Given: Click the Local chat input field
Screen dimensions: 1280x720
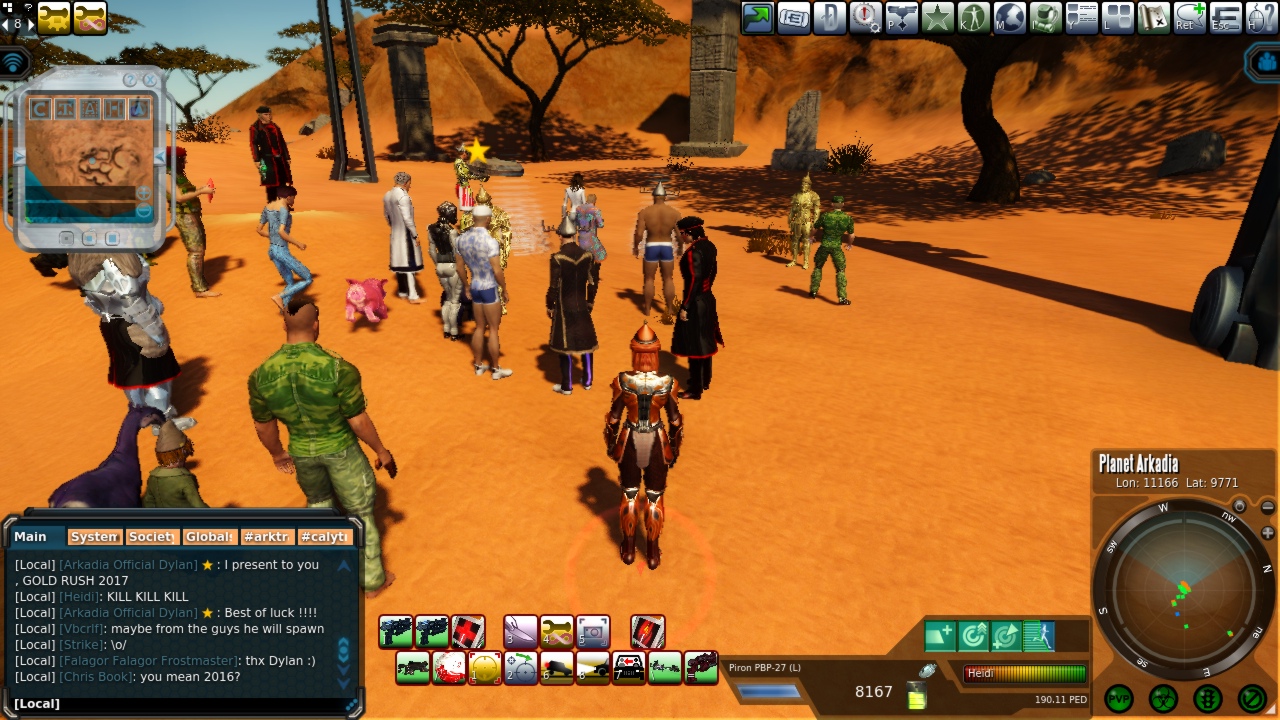Looking at the screenshot, I should point(180,704).
